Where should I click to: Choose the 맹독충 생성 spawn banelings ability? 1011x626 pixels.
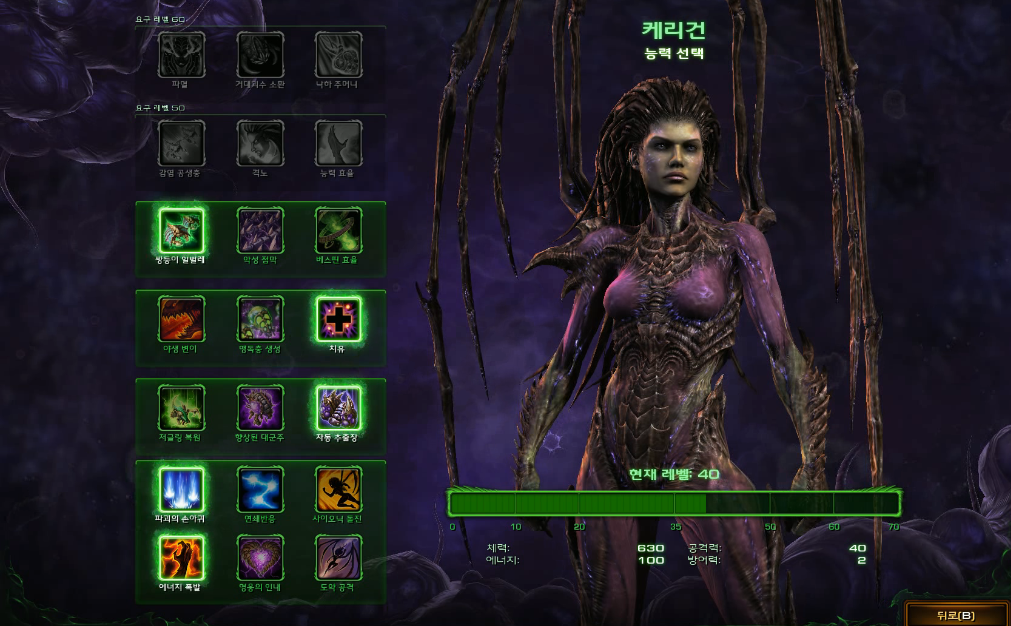260,319
